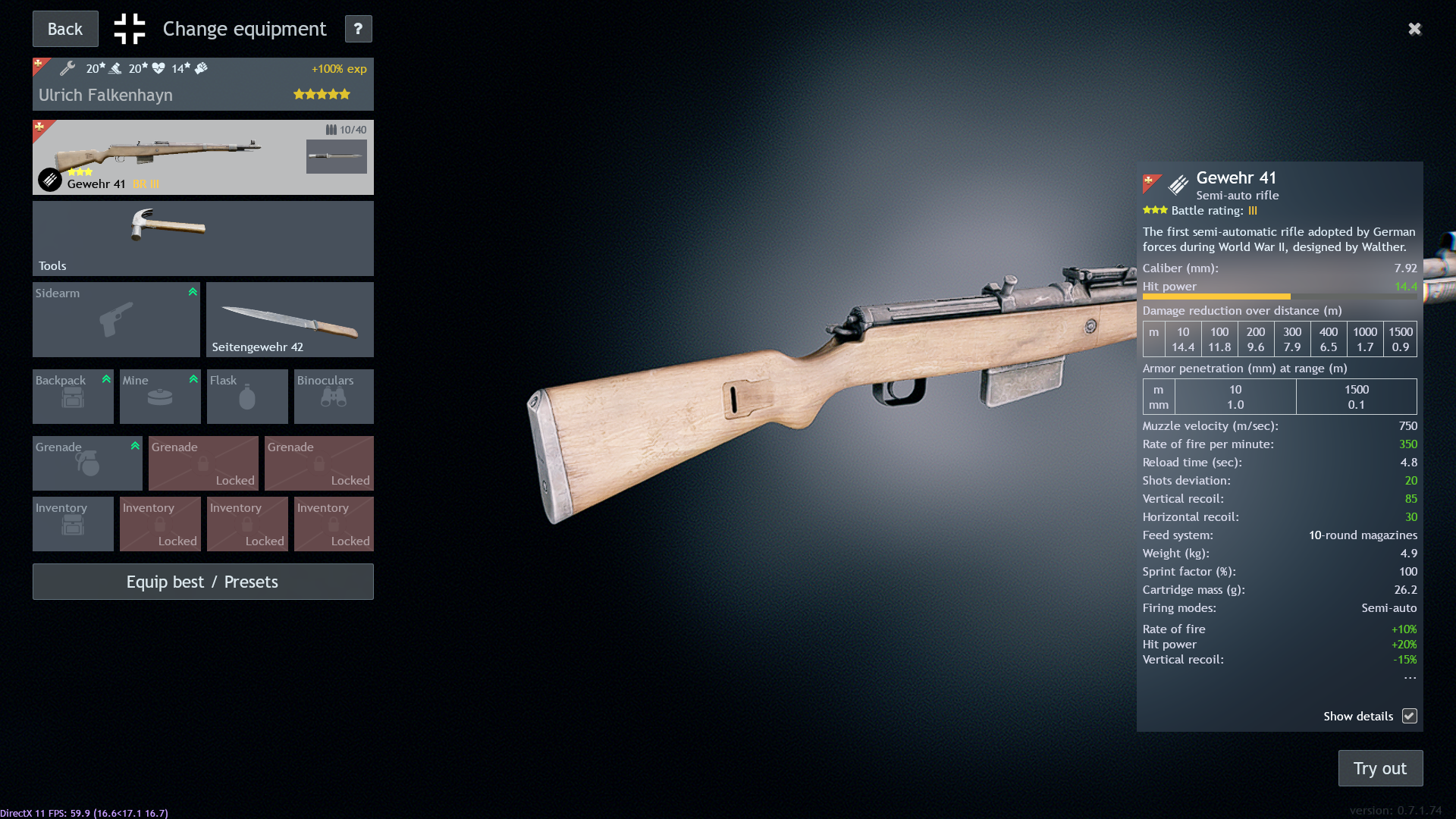Select the Gewehr 41 primary weapon slot
This screenshot has width=1456, height=819.
[x=167, y=157]
